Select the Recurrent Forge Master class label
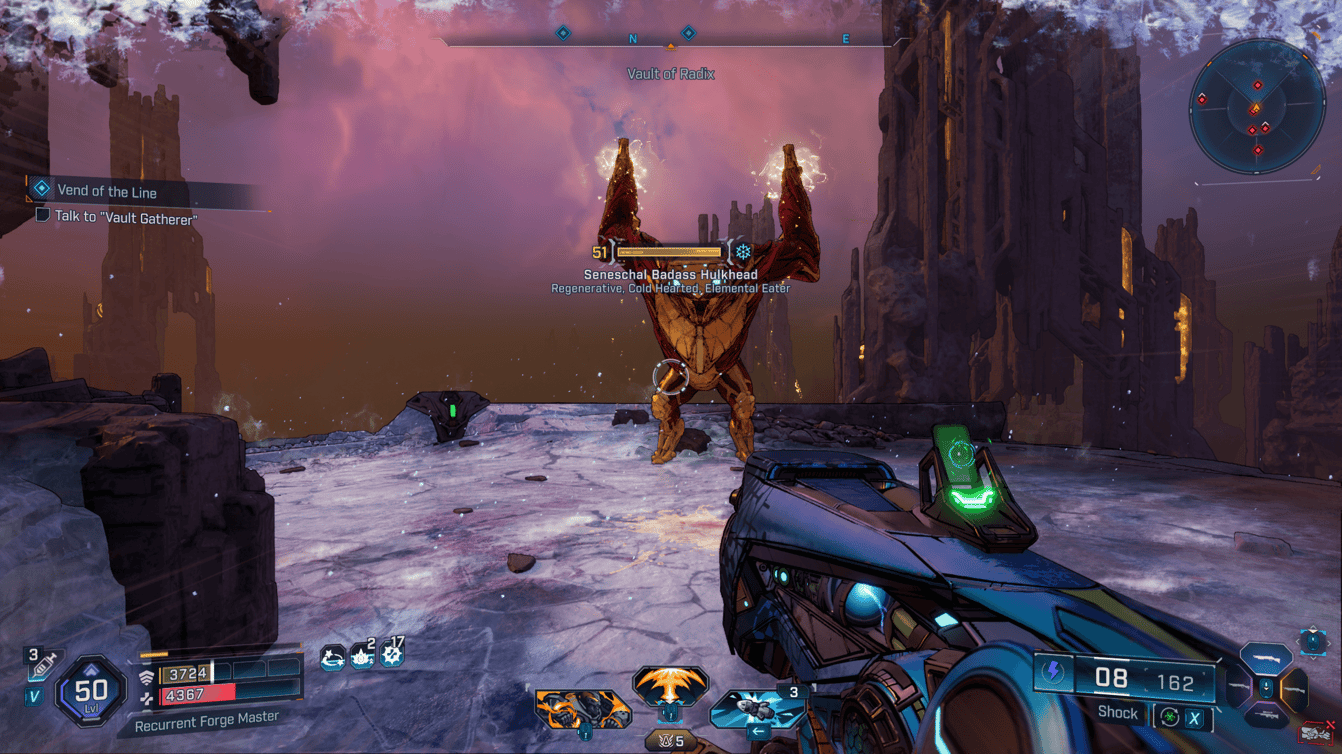 (206, 719)
